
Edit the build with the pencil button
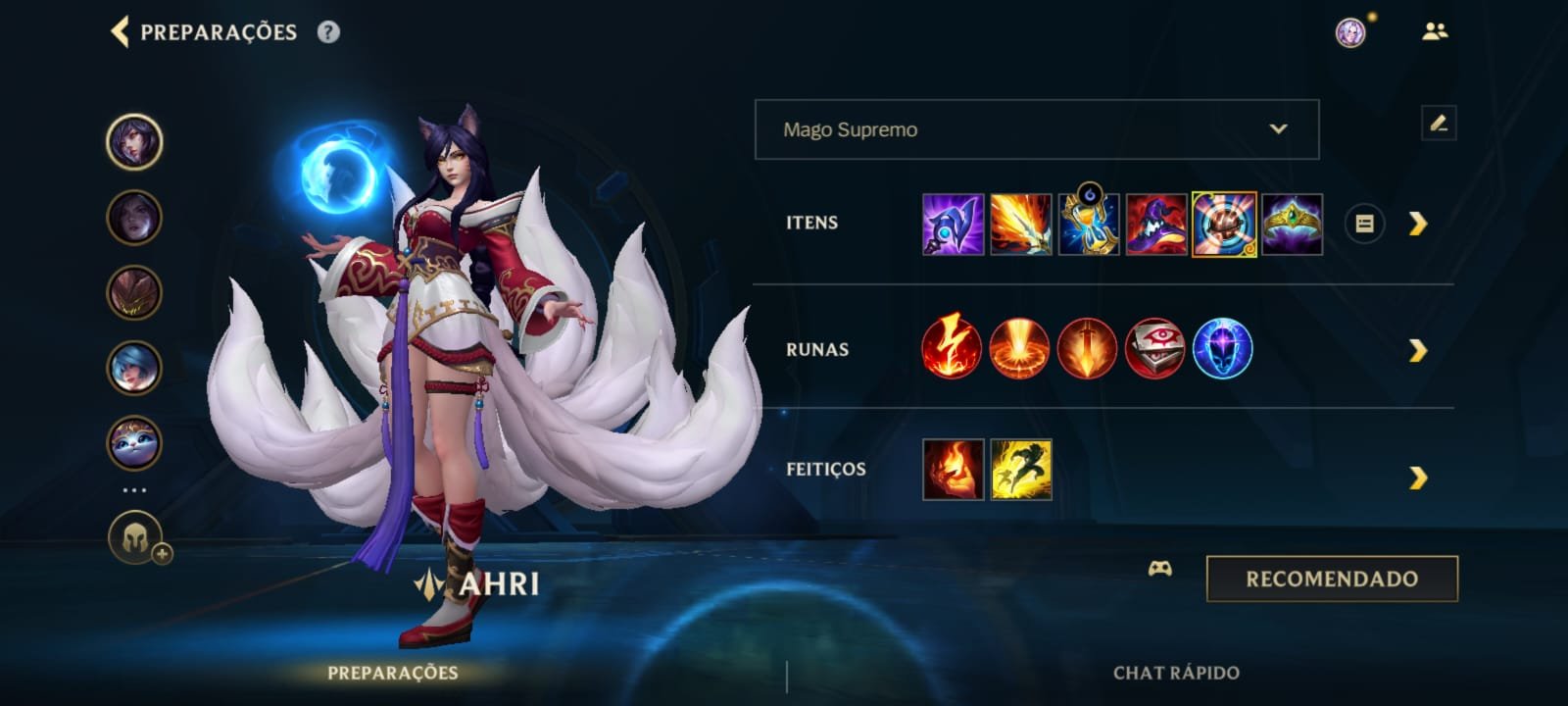pos(1438,124)
